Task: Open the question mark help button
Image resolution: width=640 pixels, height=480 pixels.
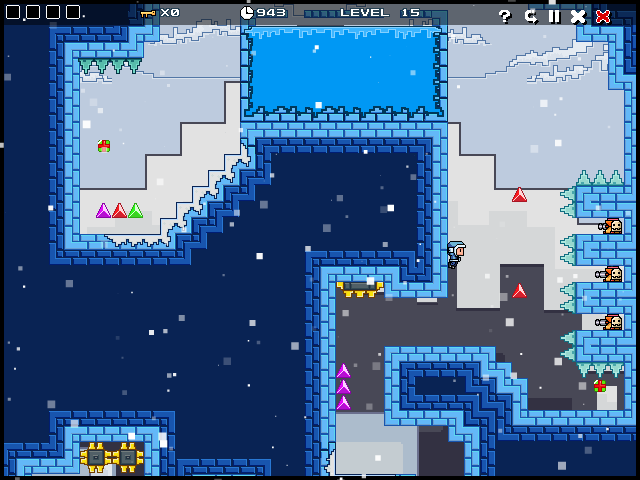Action: (x=505, y=15)
